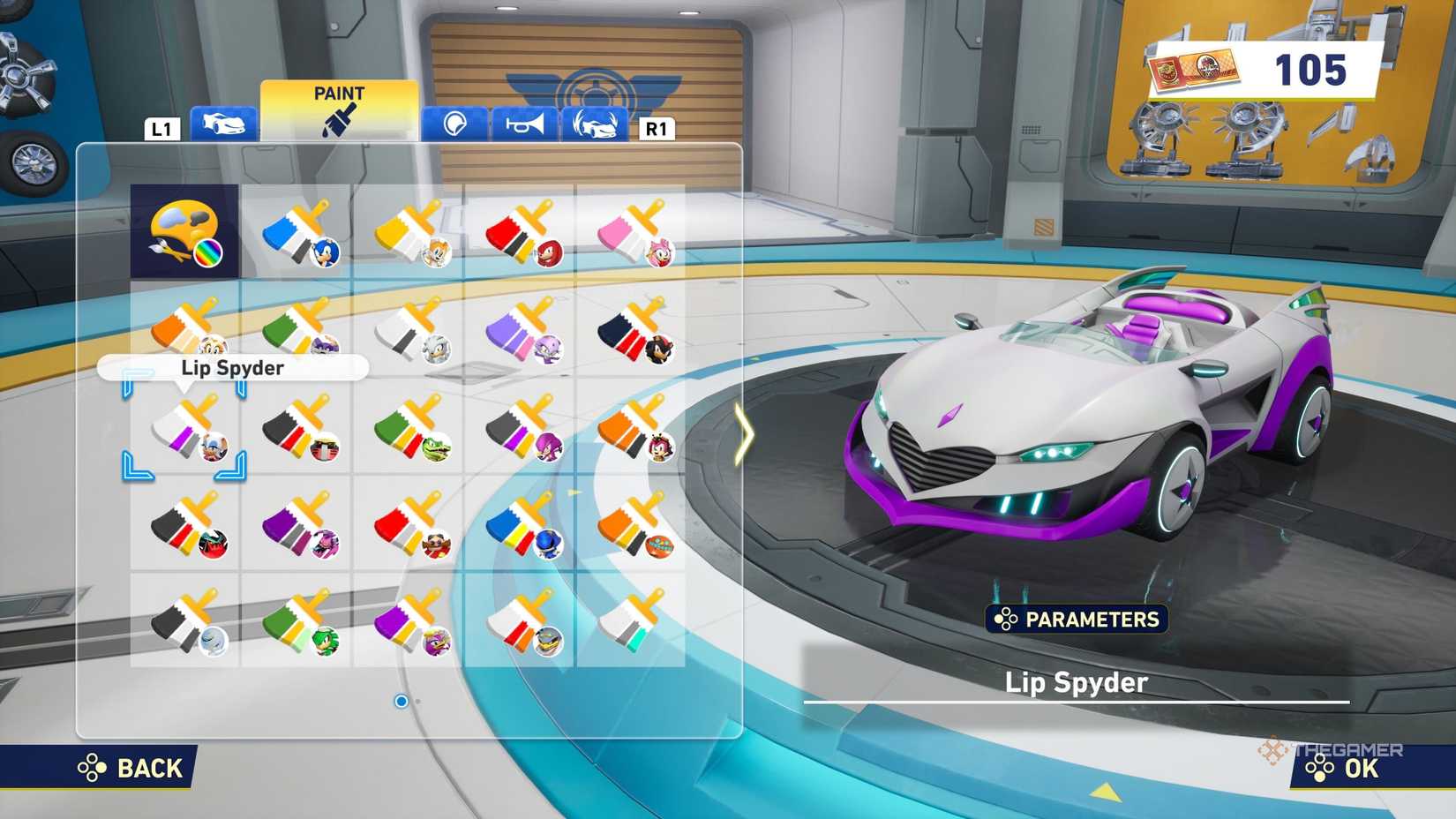Open the vehicle body tab

224,124
